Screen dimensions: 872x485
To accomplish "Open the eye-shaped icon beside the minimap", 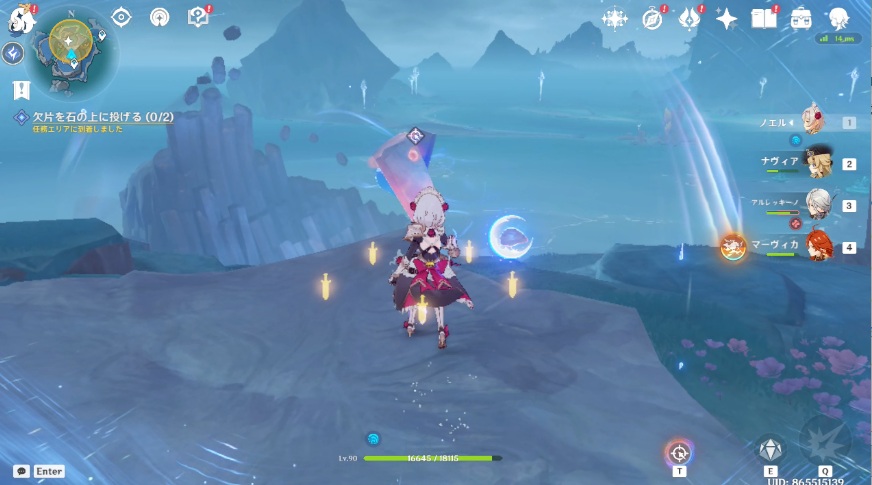I will (121, 17).
